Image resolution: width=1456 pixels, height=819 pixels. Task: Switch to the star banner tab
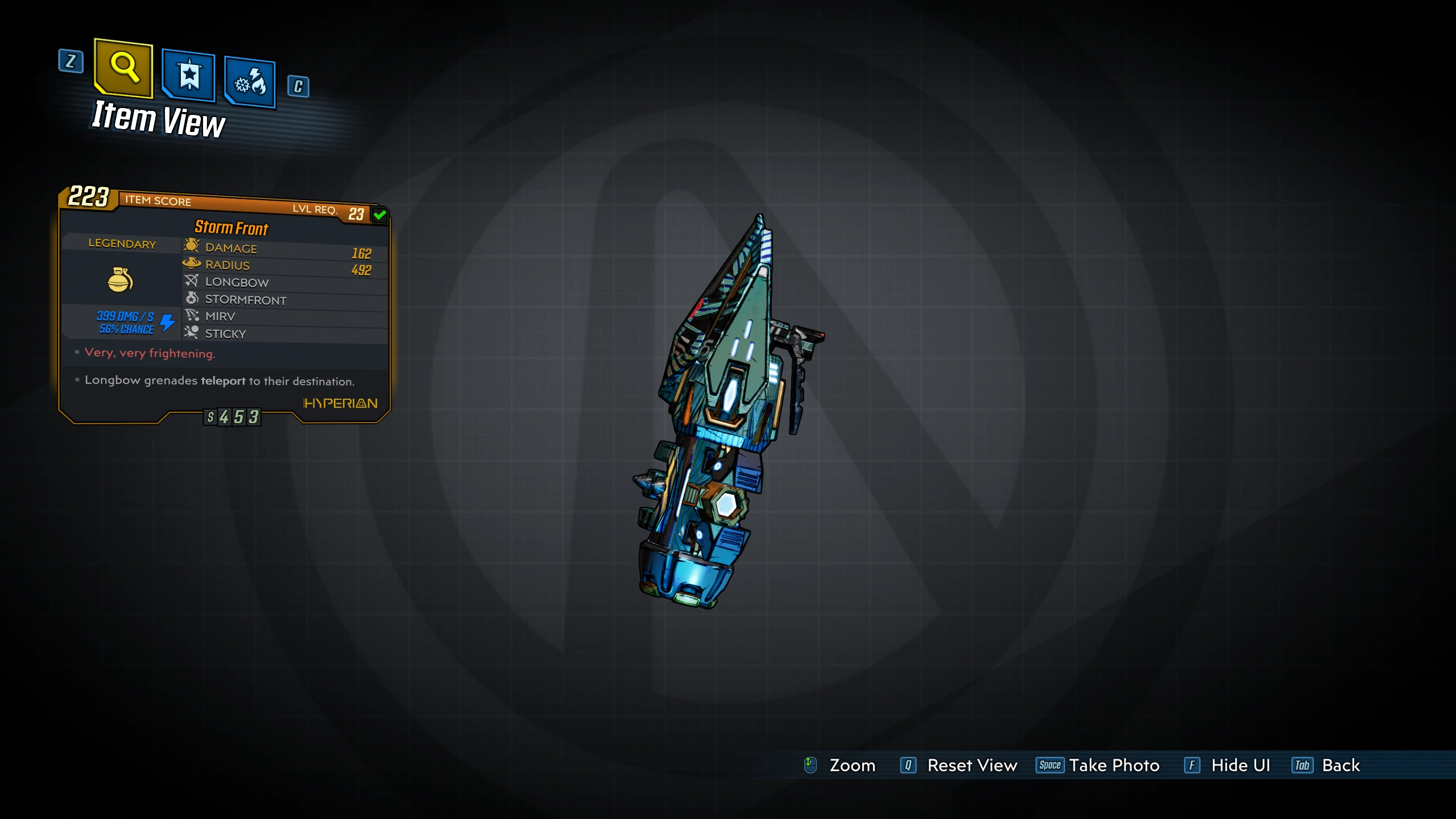pos(189,76)
